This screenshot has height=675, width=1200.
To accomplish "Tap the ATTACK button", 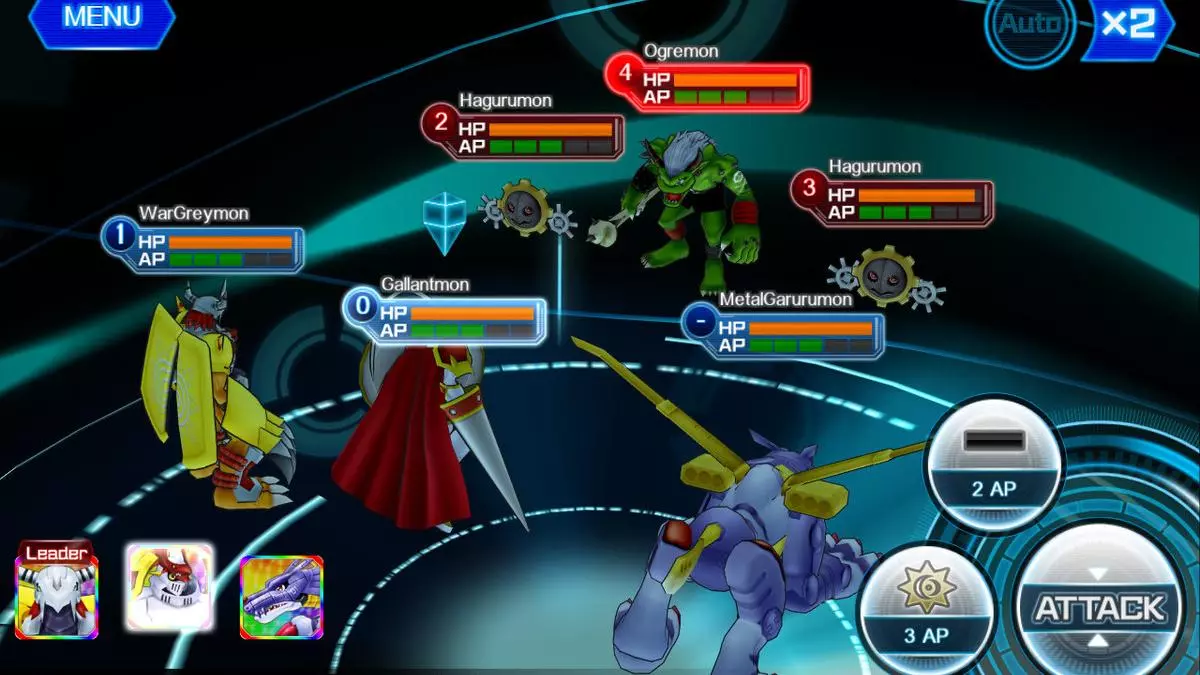I will [1100, 607].
